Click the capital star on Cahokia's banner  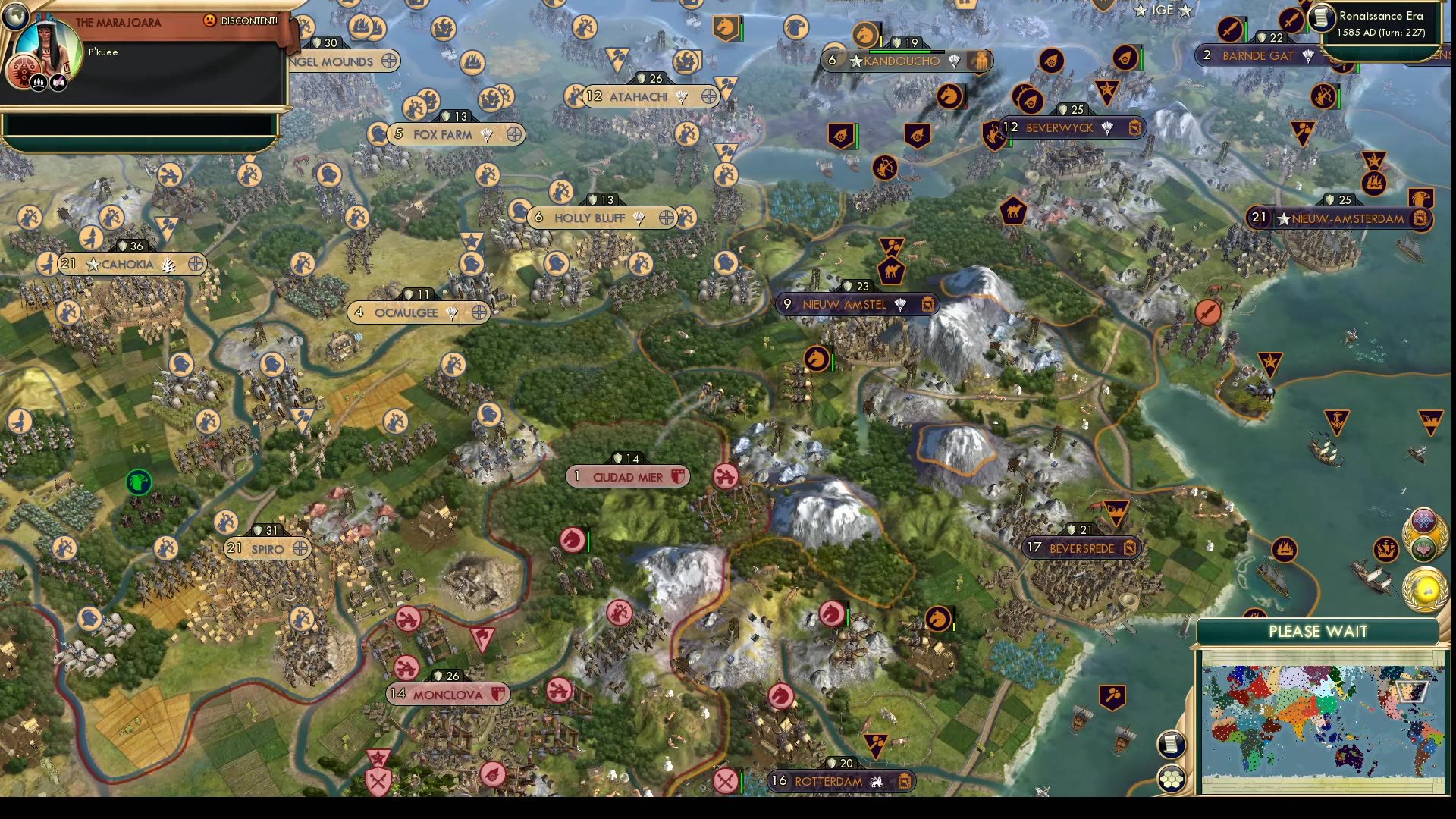tap(92, 265)
